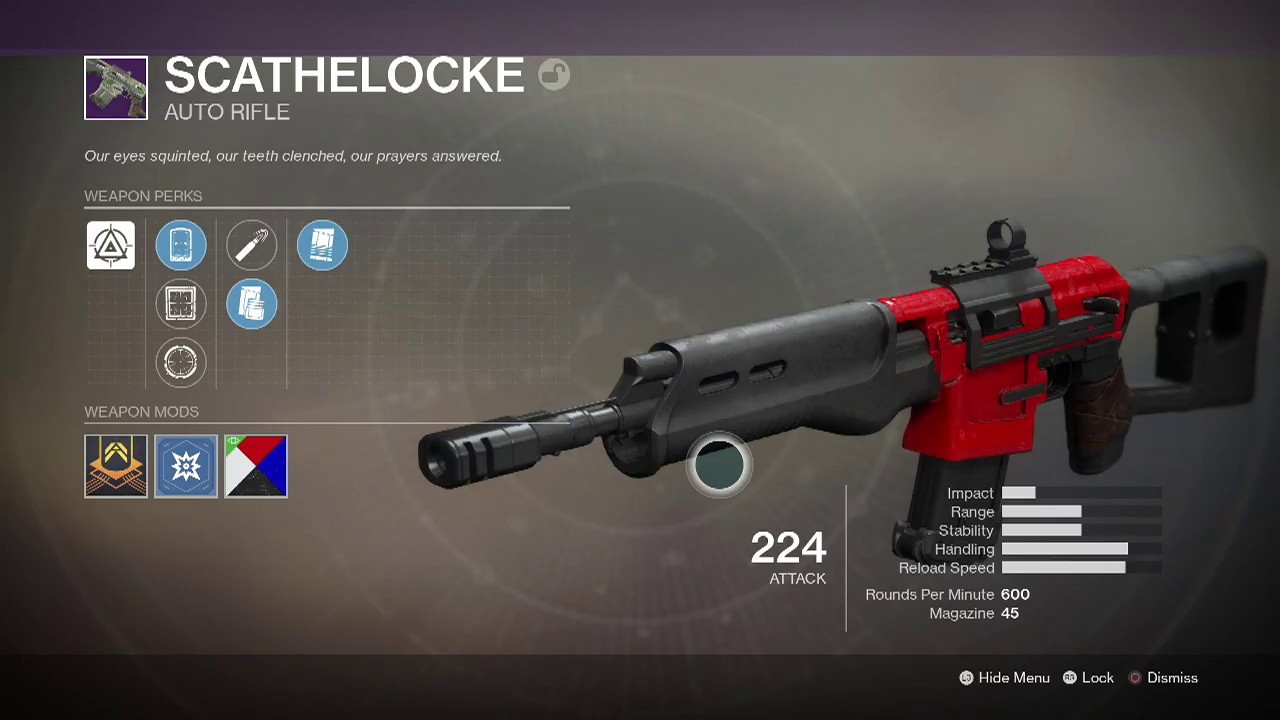Select the blue starburst damage mod
This screenshot has height=720, width=1280.
tap(186, 466)
